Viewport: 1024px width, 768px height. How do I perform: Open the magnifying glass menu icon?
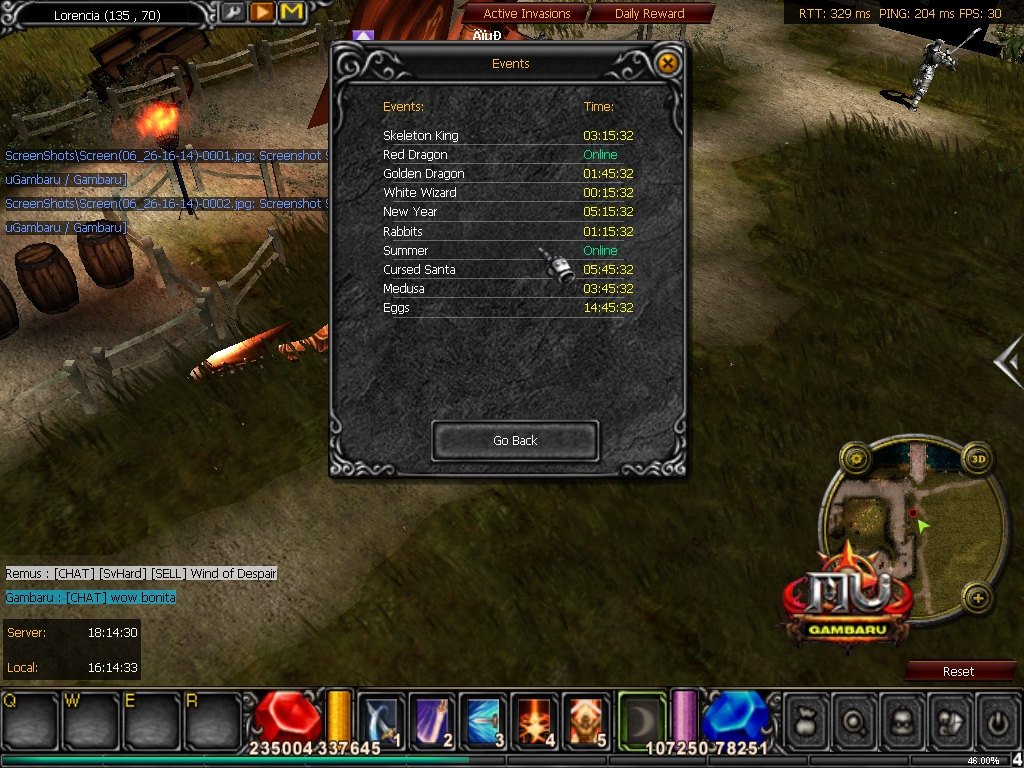[x=853, y=717]
